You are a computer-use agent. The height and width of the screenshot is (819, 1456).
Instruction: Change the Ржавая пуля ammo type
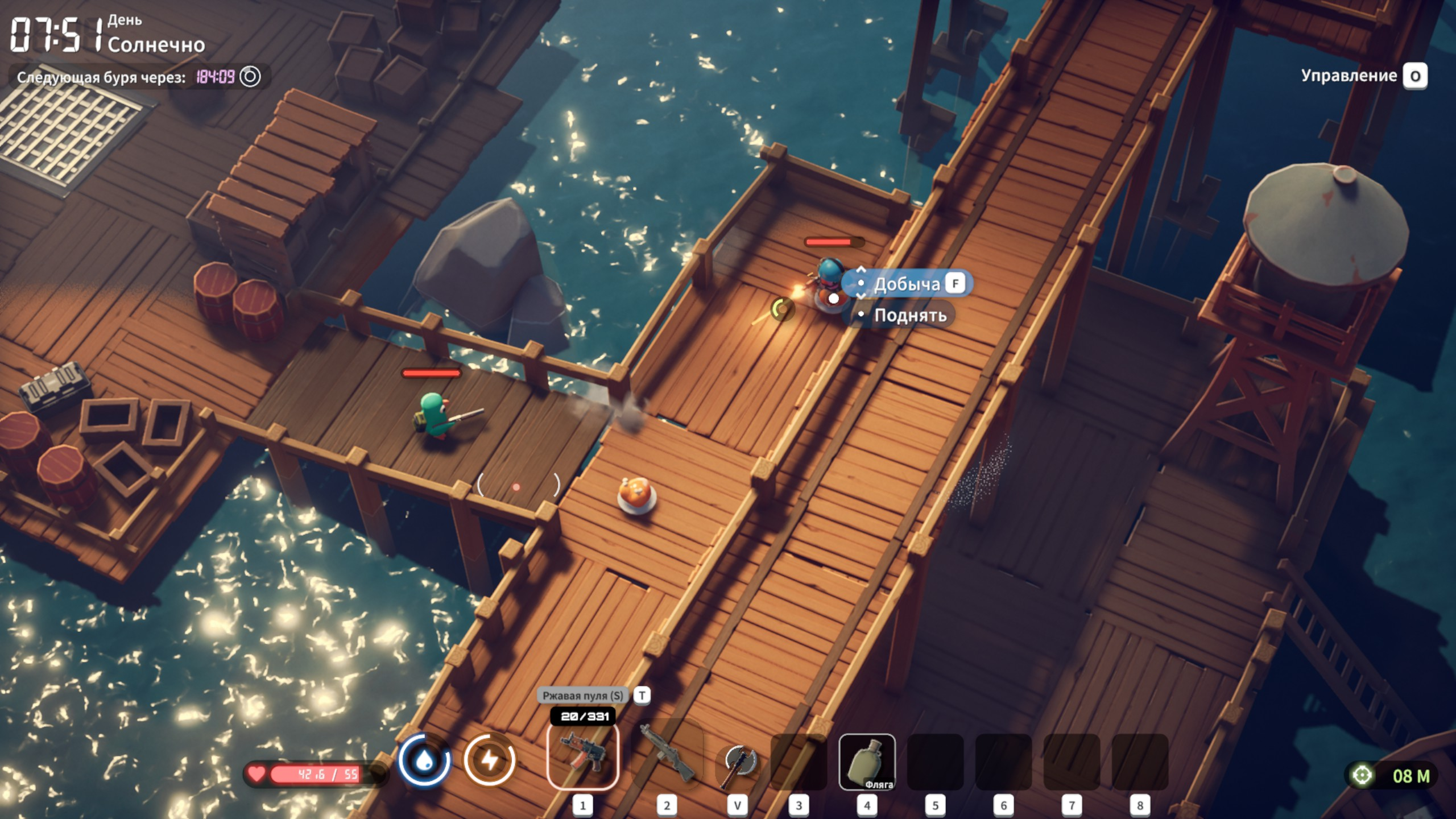coord(642,695)
